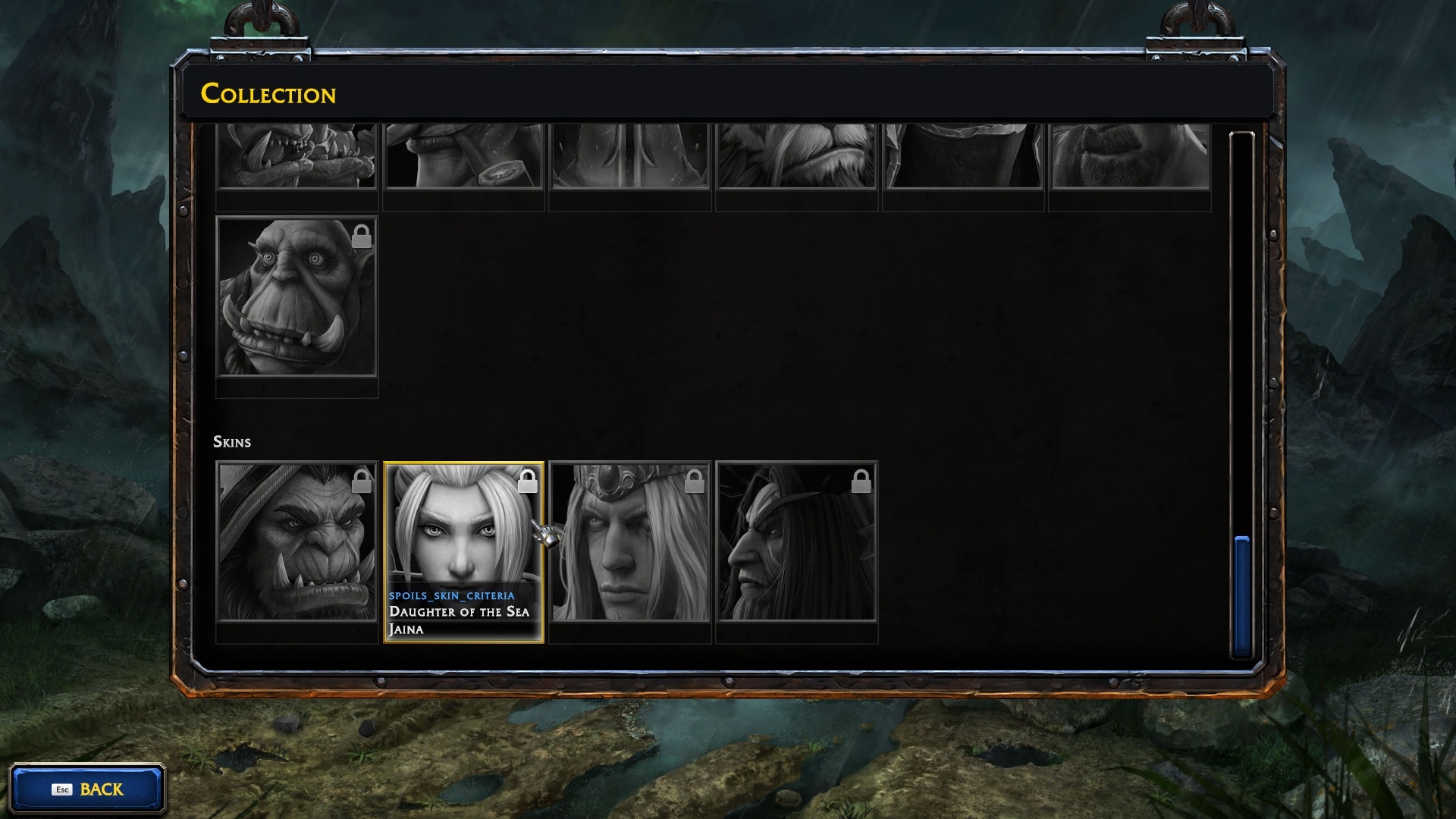Click the lock icon on the Arthas skin
This screenshot has width=1456, height=819.
tap(695, 481)
